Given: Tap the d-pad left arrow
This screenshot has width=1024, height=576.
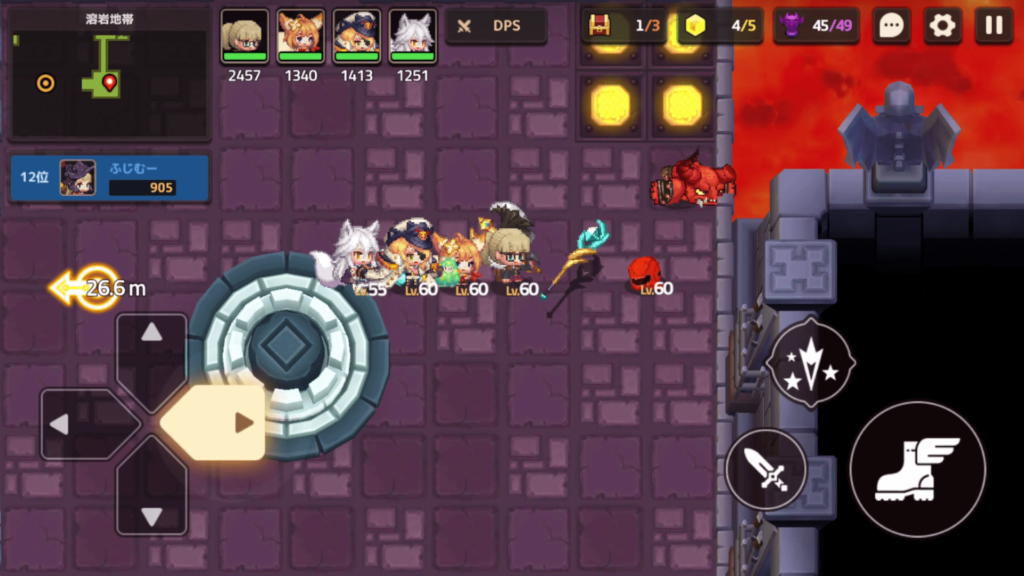Looking at the screenshot, I should (x=72, y=424).
